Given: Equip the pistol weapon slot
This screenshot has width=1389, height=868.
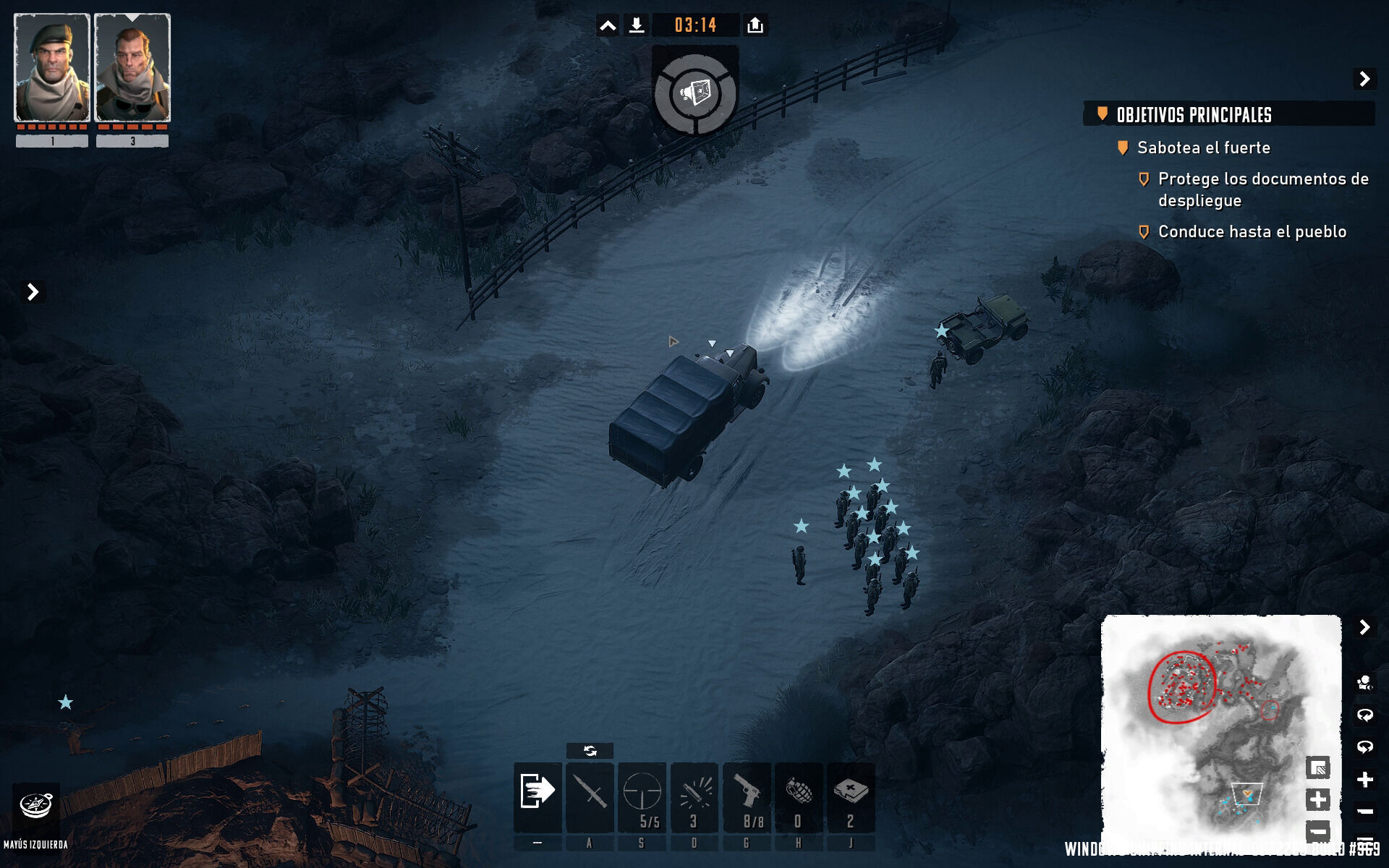Looking at the screenshot, I should [747, 796].
